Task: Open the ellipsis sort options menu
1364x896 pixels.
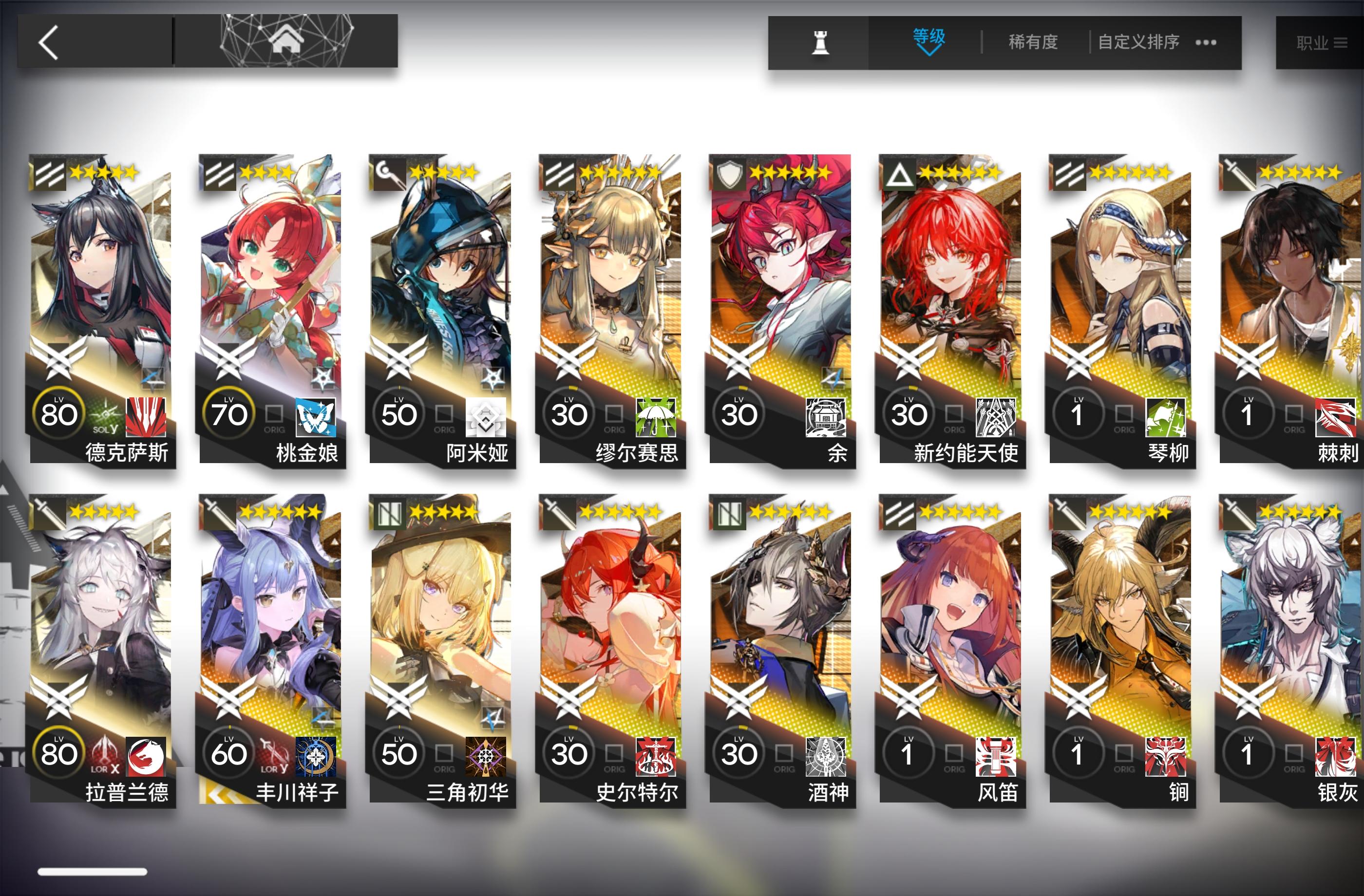Action: 1206,42
